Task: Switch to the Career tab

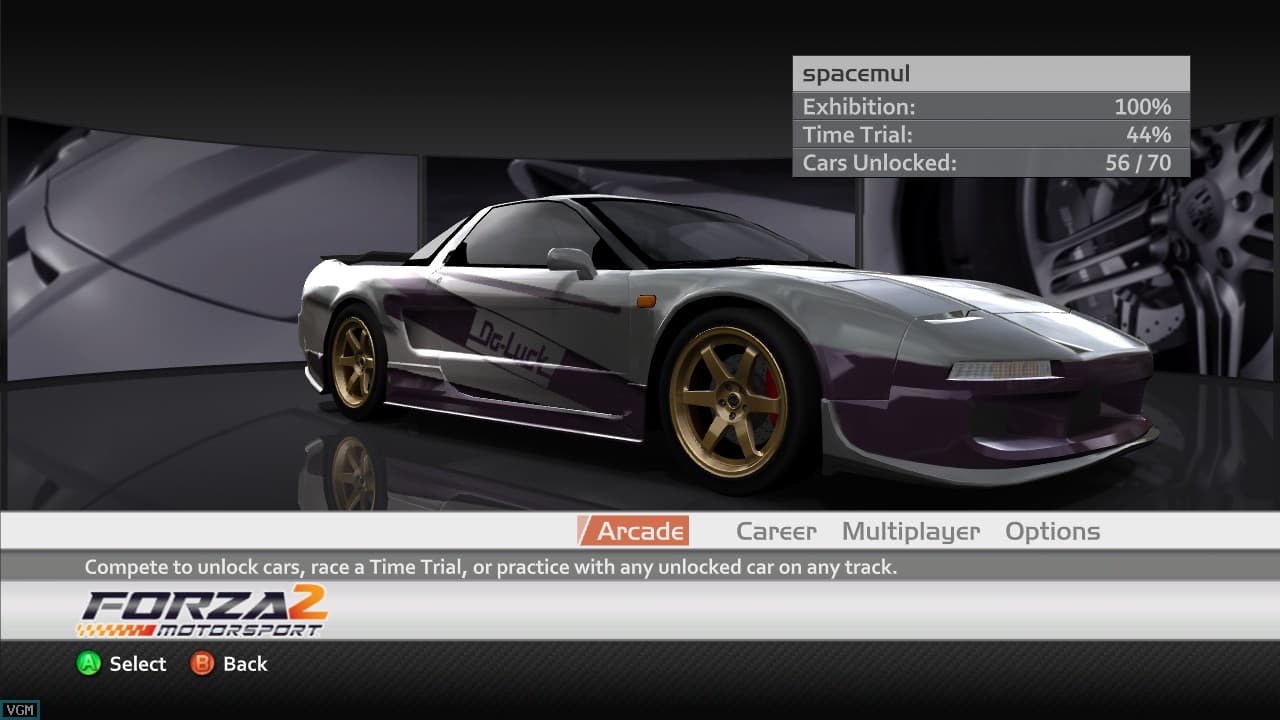Action: 776,531
